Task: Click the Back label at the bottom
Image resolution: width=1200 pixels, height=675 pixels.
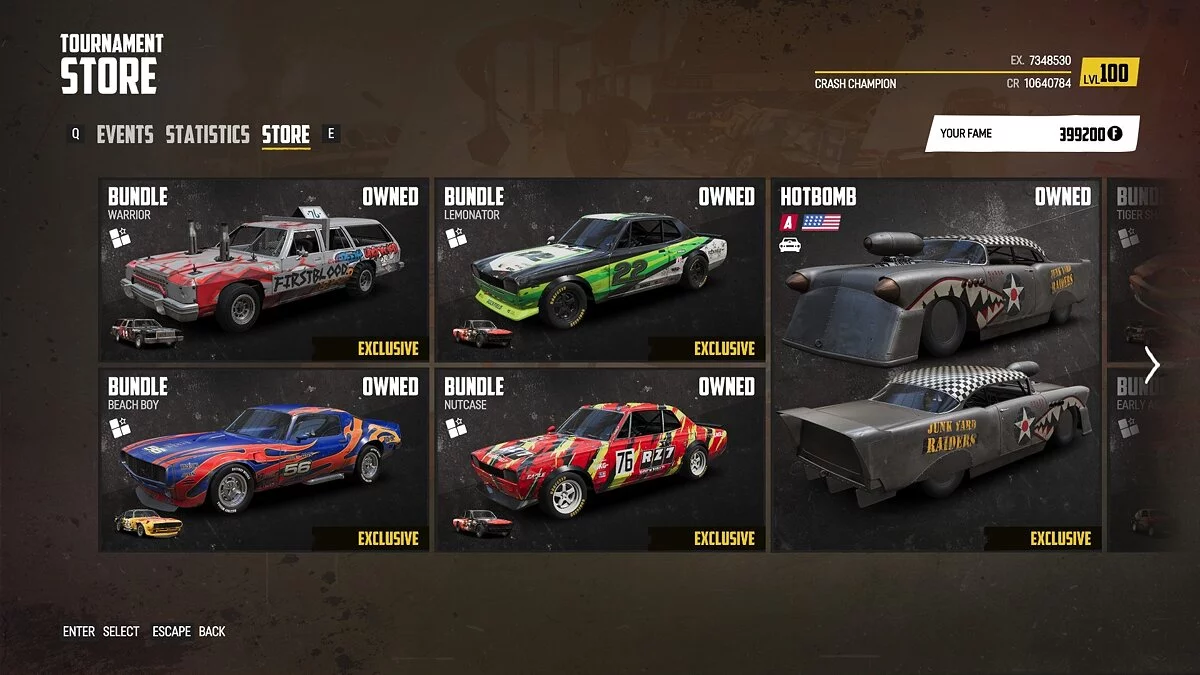Action: (212, 631)
